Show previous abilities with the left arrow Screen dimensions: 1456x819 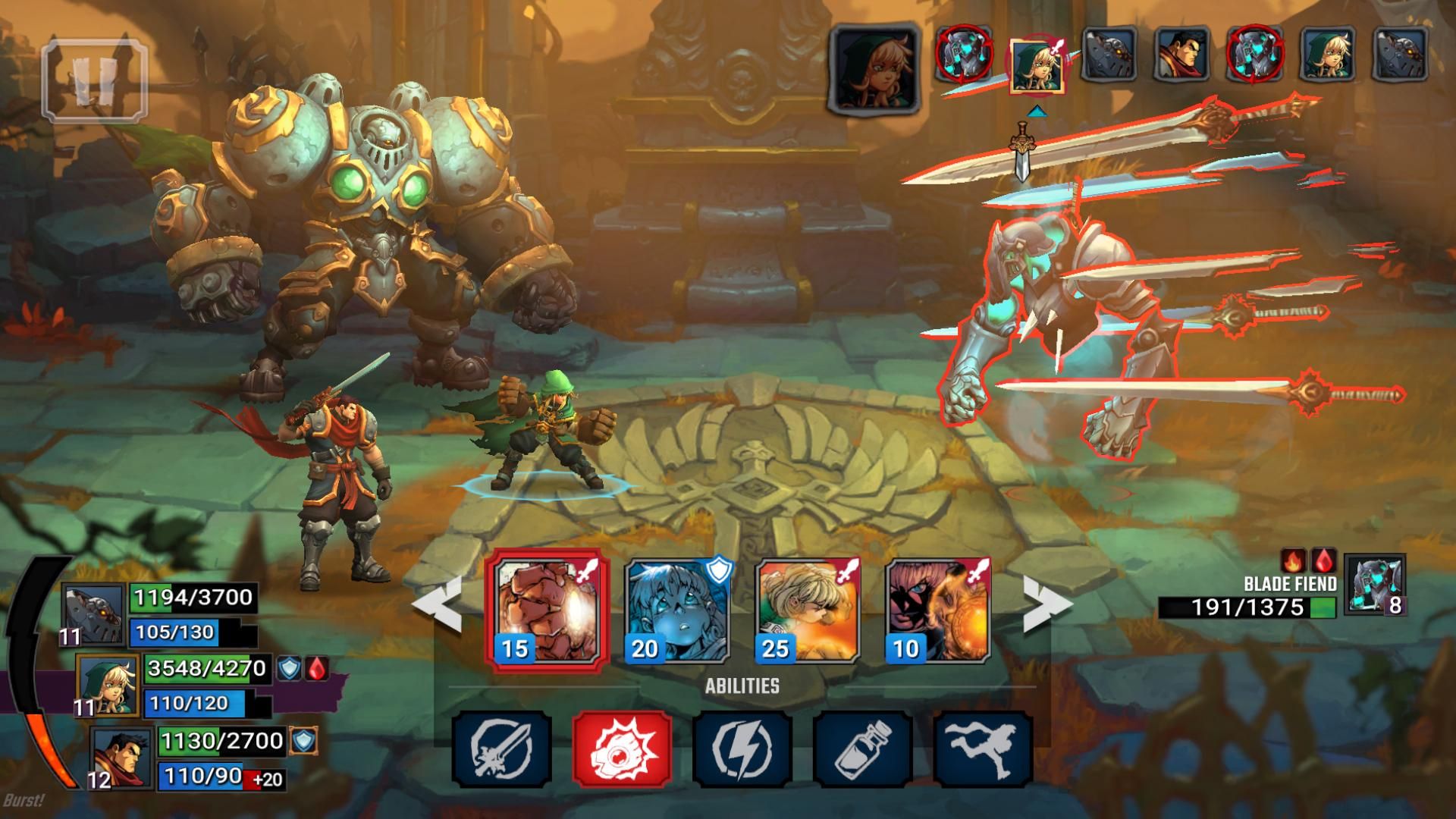(x=438, y=604)
